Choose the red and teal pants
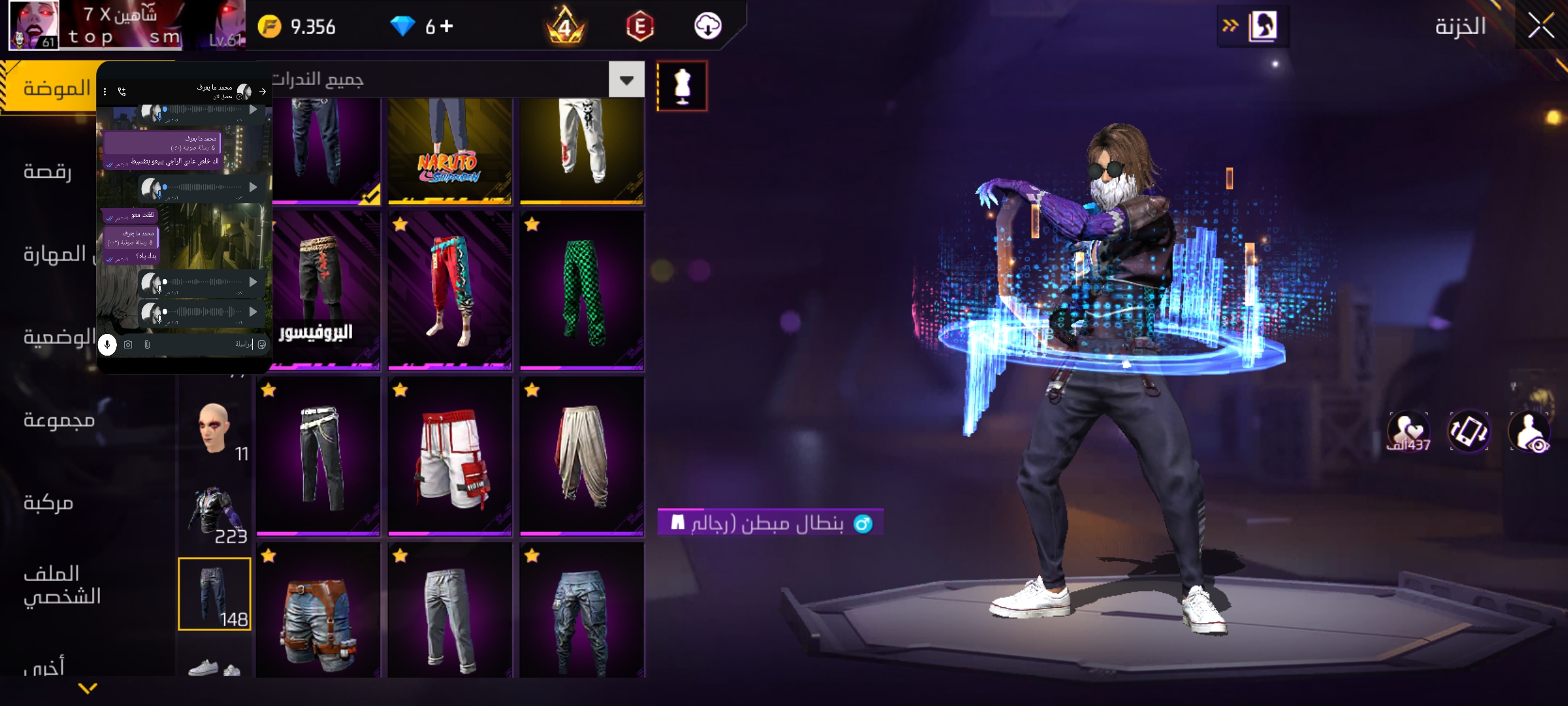1568x706 pixels. point(450,291)
